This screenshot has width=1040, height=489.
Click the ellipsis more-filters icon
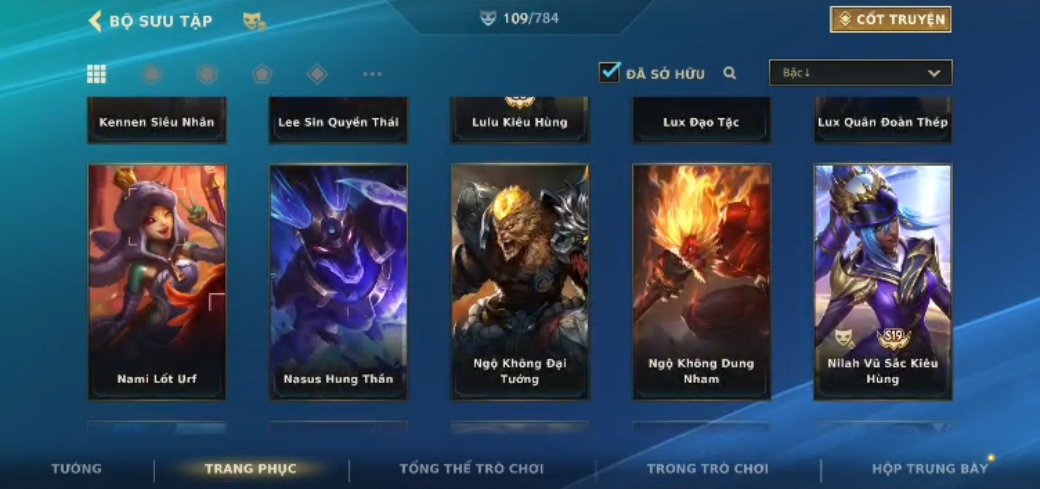(372, 74)
